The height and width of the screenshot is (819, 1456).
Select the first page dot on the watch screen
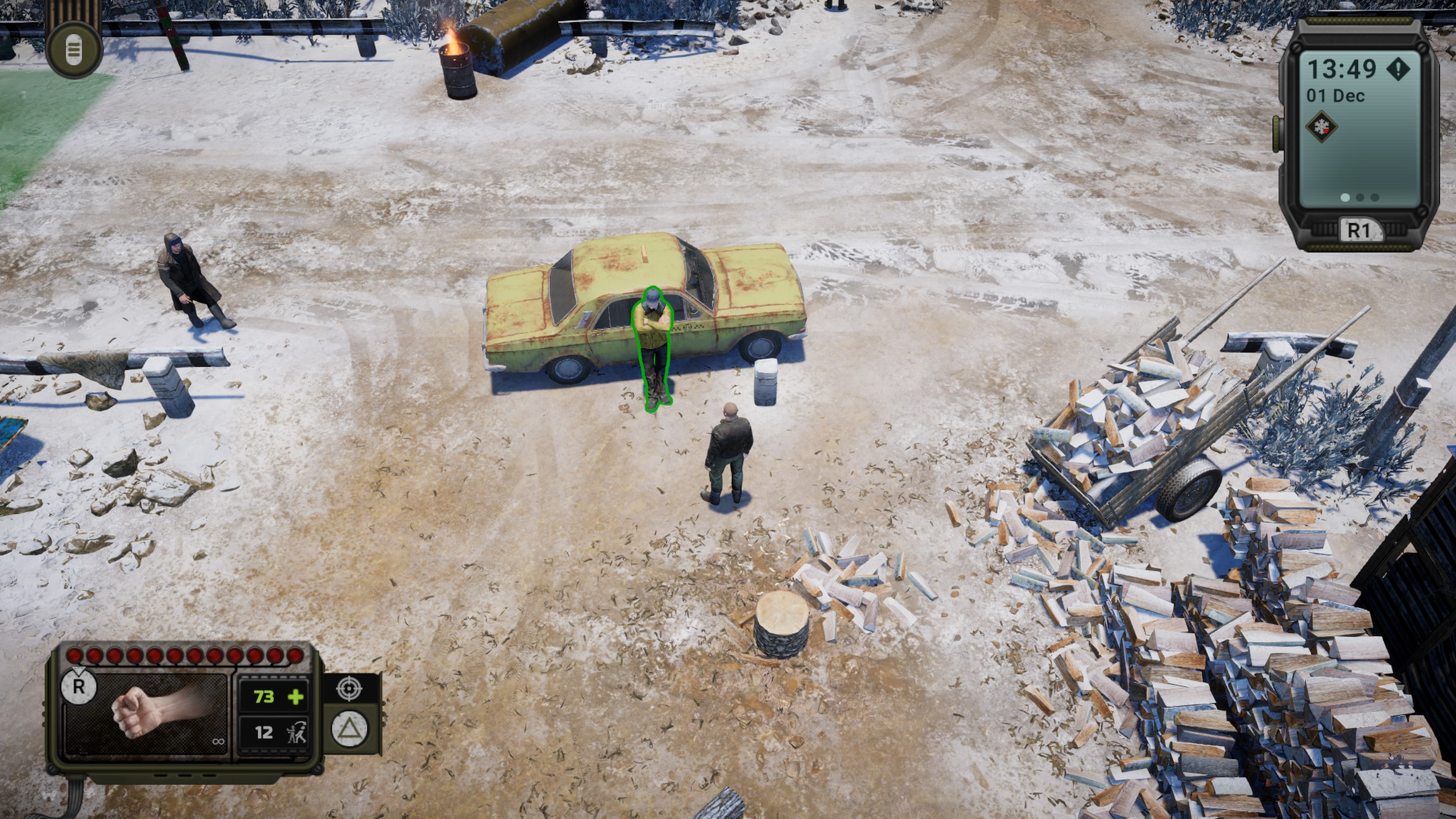(1345, 198)
